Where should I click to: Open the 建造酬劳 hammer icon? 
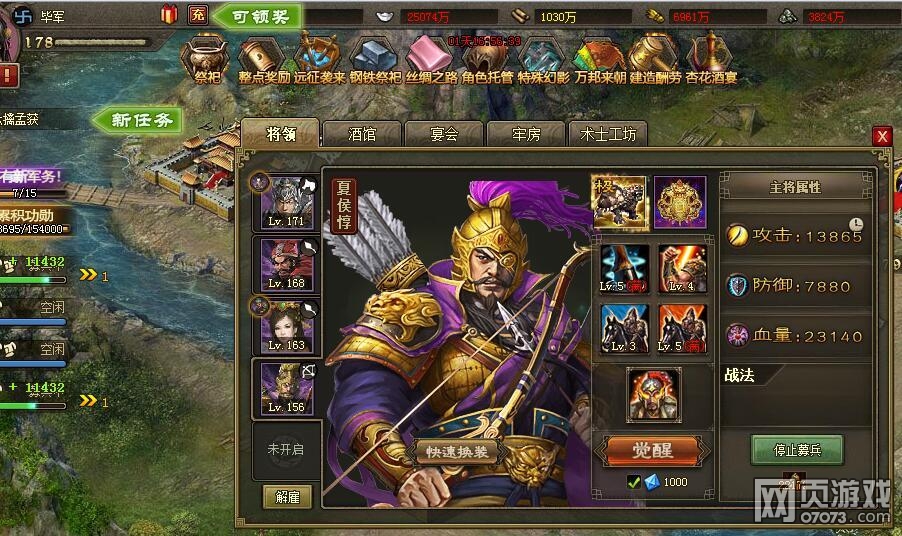pyautogui.click(x=655, y=59)
